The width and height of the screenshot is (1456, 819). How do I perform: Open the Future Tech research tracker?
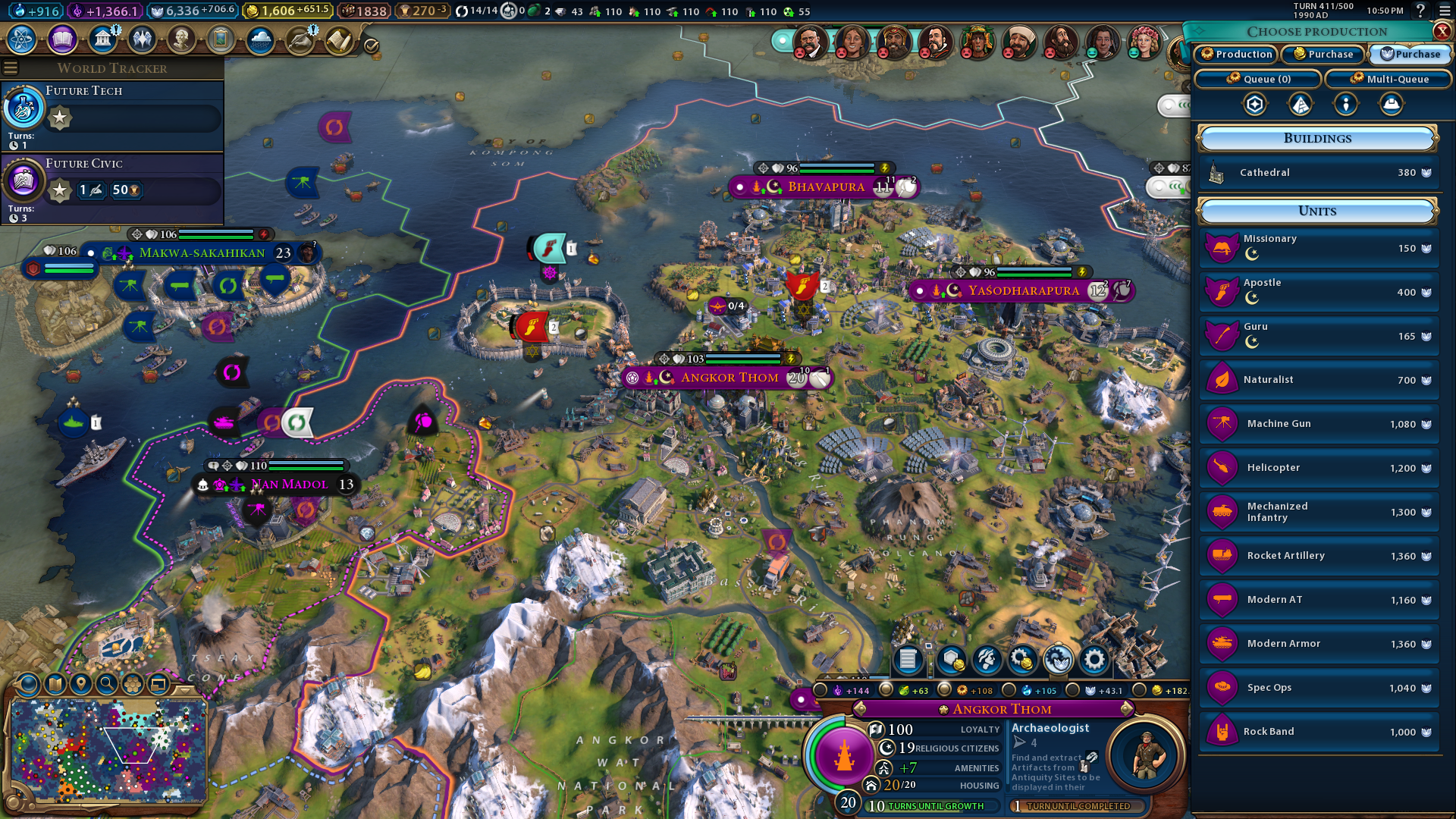click(112, 114)
